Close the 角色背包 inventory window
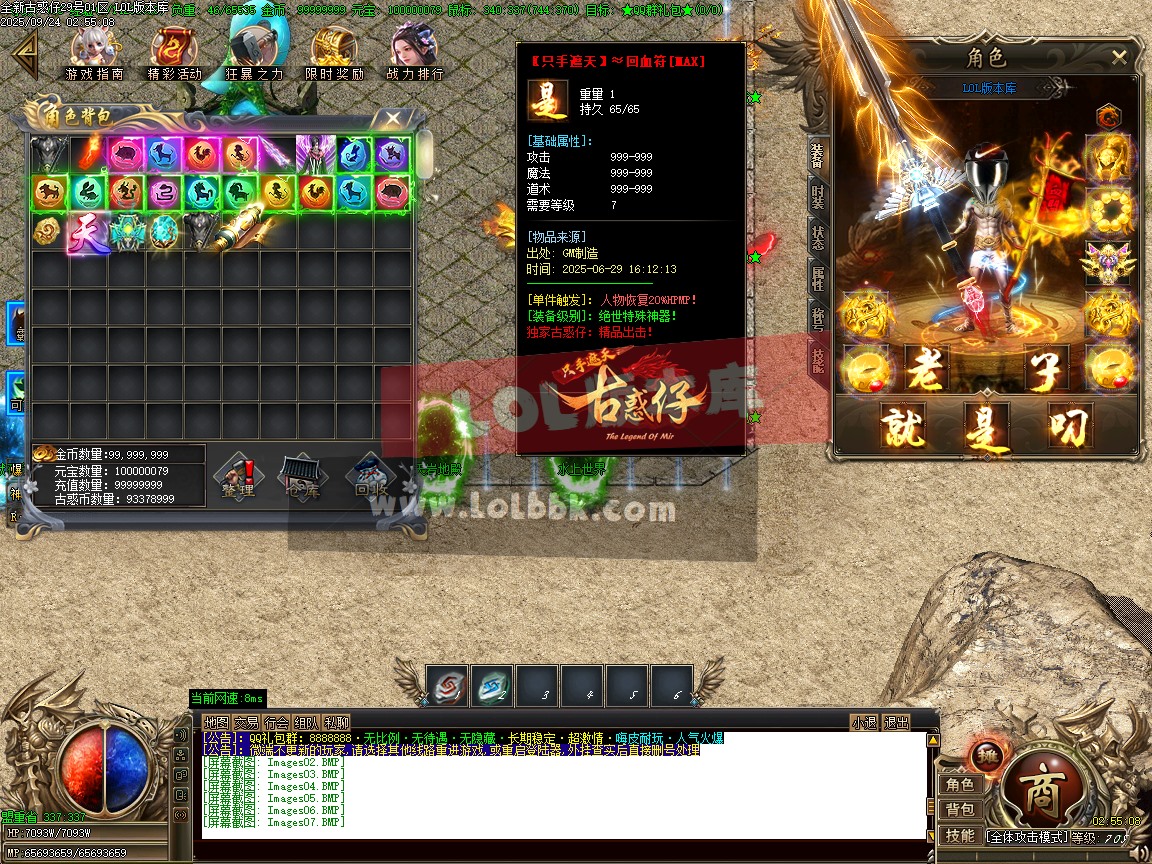 [393, 118]
